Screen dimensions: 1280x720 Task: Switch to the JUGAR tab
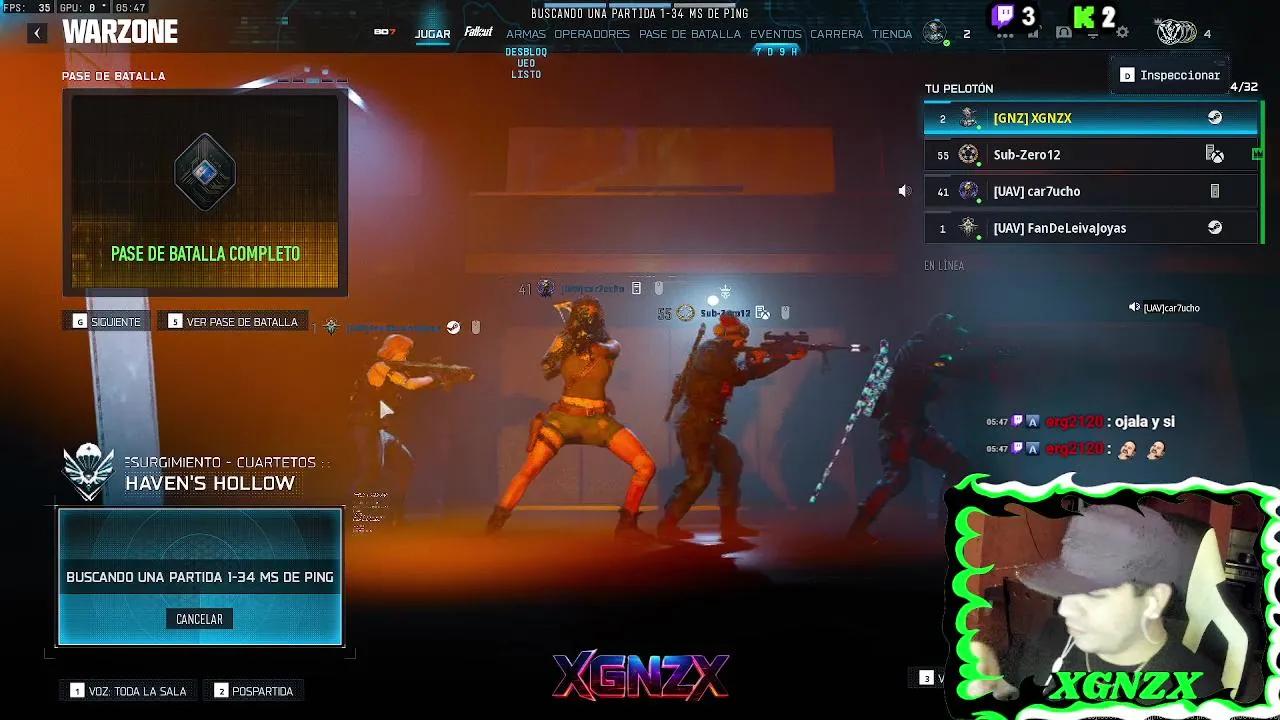[x=432, y=33]
